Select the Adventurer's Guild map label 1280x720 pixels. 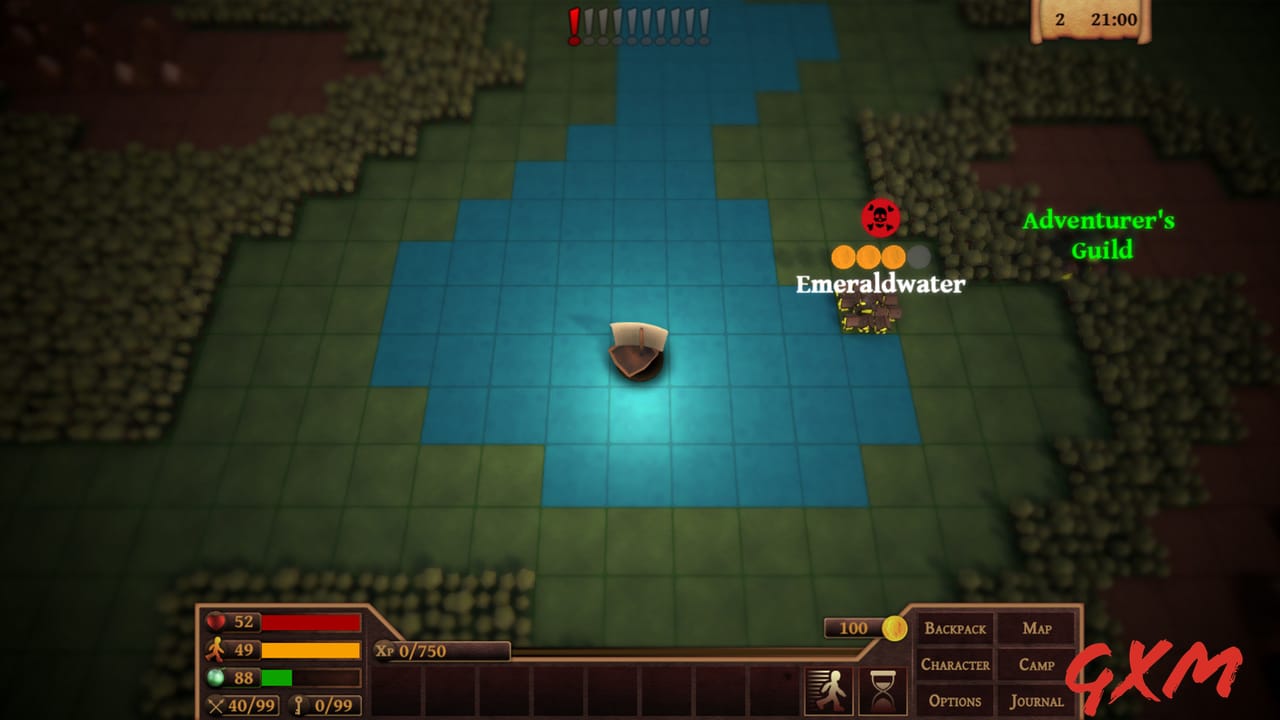pos(1099,235)
